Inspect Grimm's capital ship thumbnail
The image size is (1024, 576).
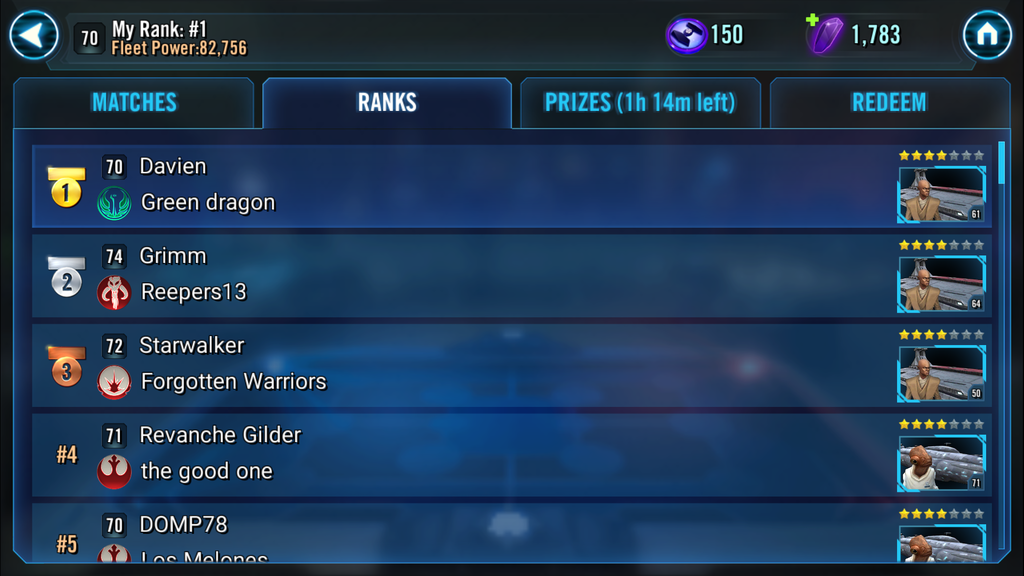pyautogui.click(x=941, y=284)
